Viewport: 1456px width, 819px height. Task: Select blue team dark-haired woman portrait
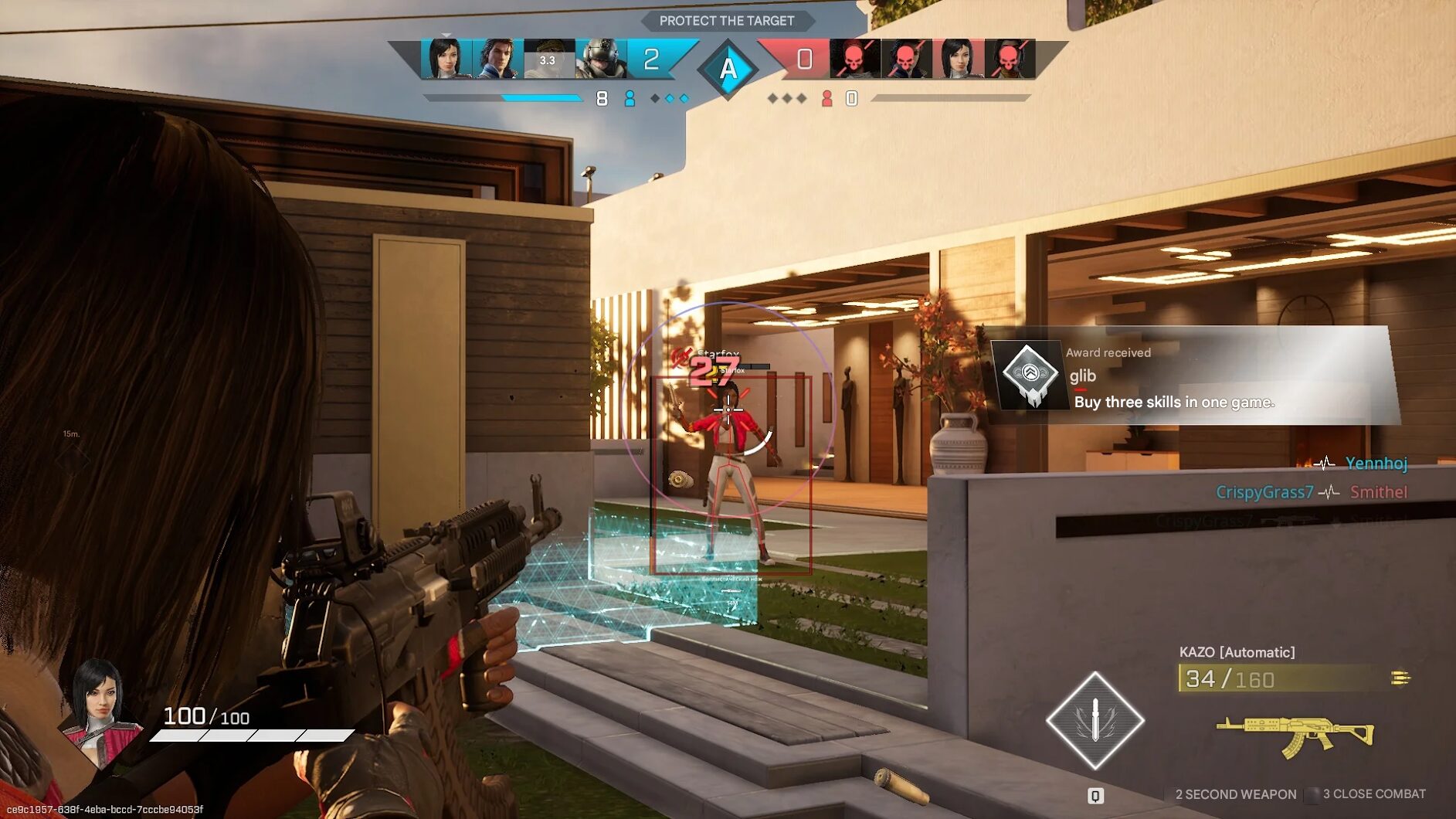tap(446, 59)
